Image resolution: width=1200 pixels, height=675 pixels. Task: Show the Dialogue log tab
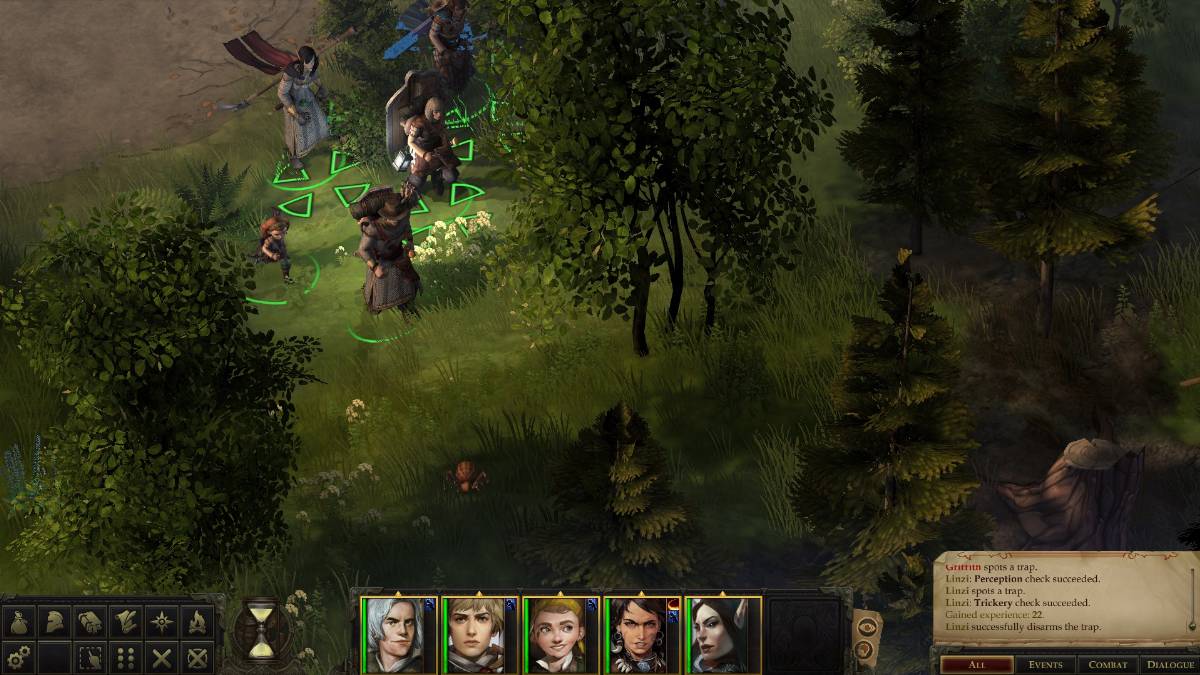[1169, 664]
